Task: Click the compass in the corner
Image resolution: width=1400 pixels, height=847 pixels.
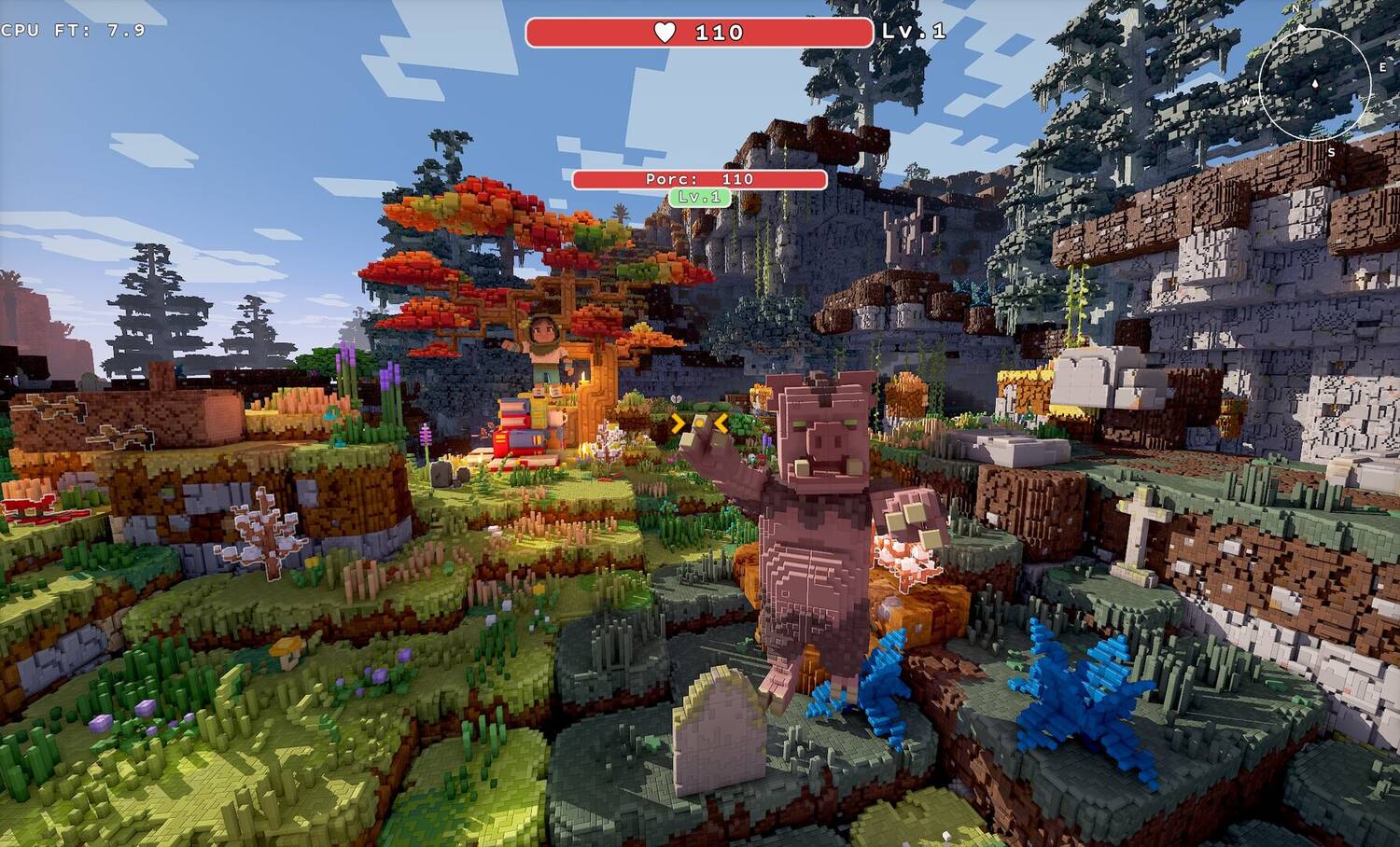Action: (x=1314, y=83)
